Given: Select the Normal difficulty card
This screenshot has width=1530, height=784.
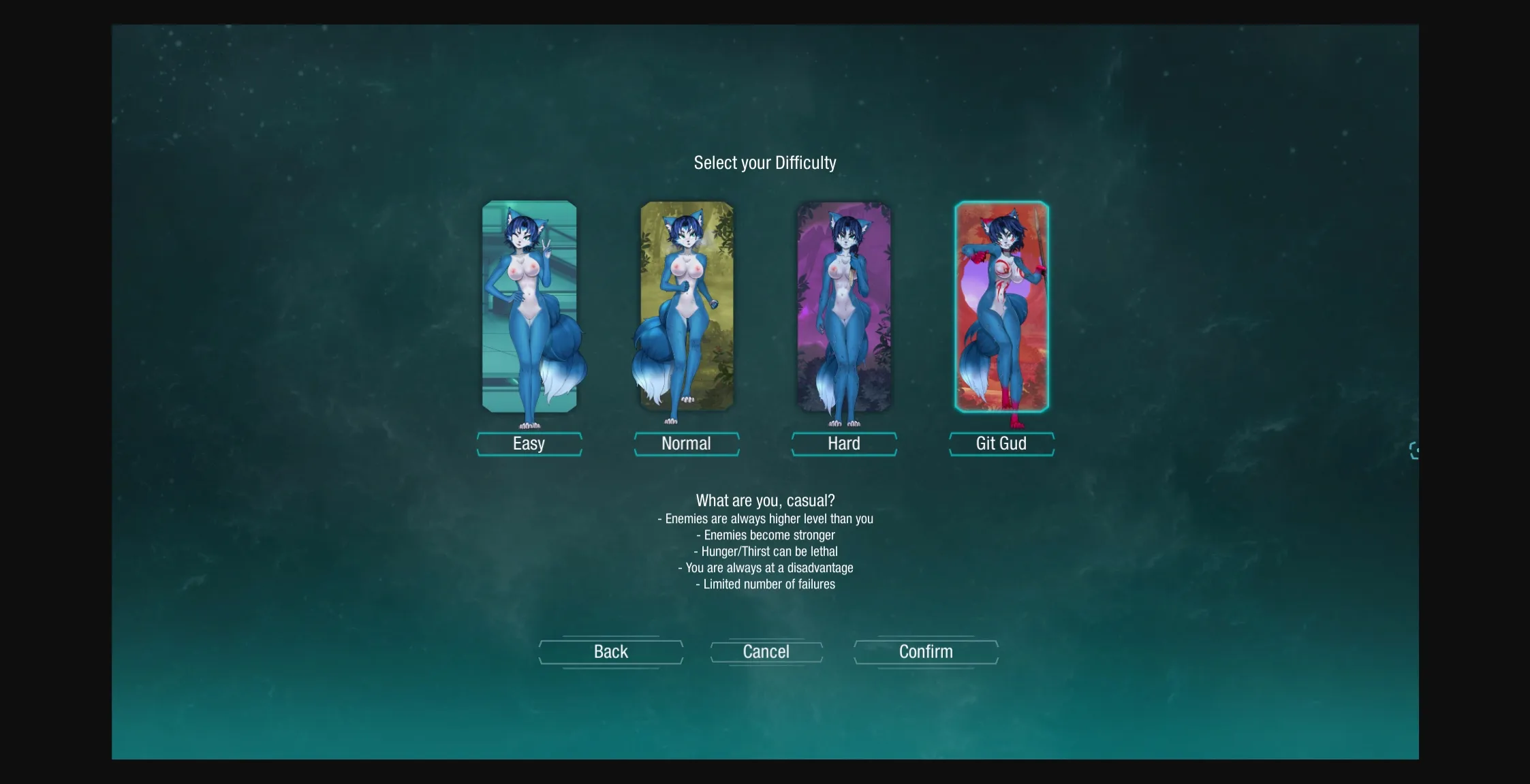Looking at the screenshot, I should coord(687,307).
